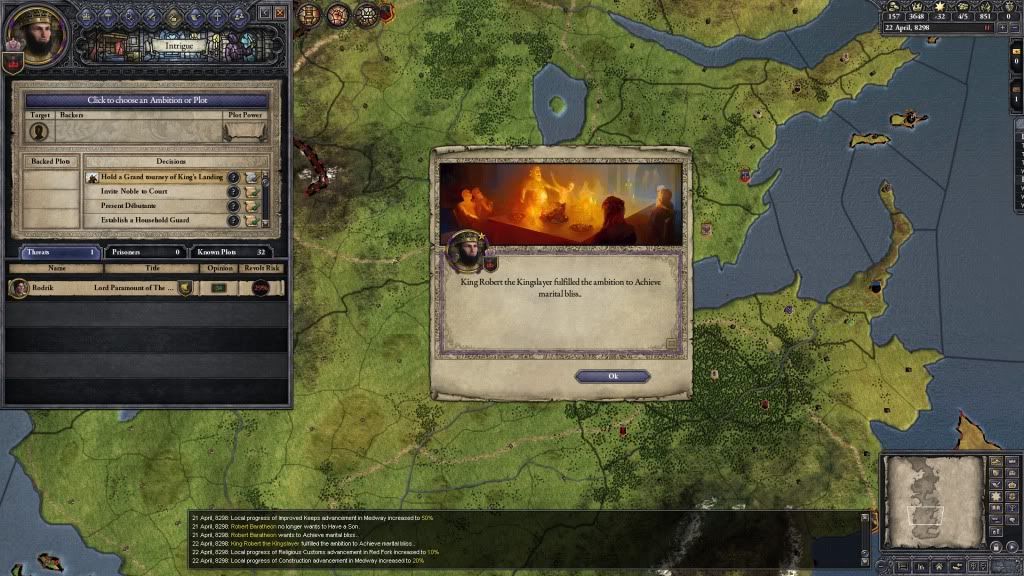Switch to the Threats tab
1024x576 pixels.
[60, 252]
